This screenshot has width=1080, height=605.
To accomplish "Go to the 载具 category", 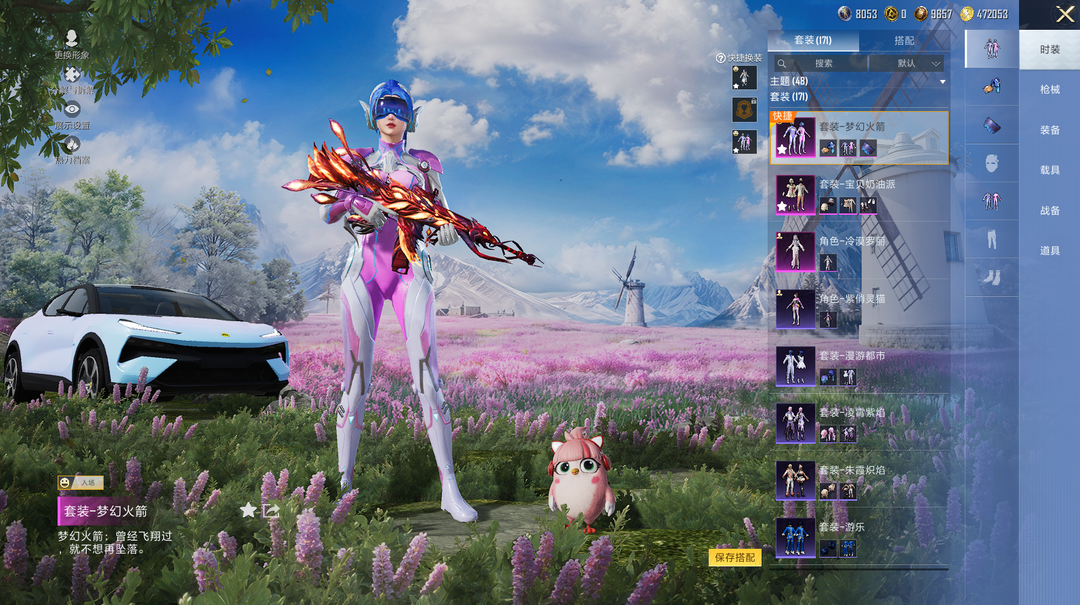I will pos(1049,170).
